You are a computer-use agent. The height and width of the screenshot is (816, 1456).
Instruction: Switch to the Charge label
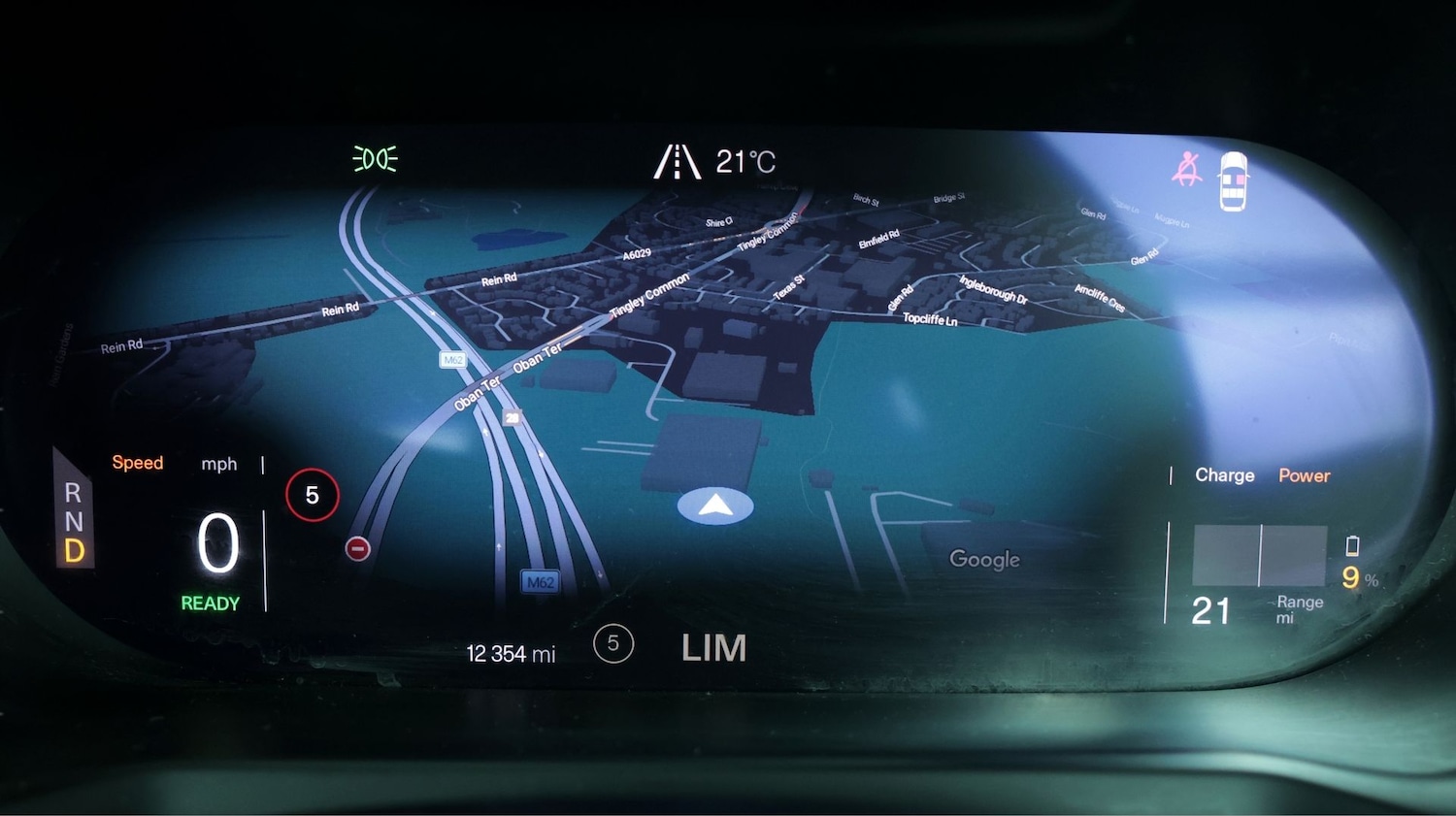(x=1224, y=475)
